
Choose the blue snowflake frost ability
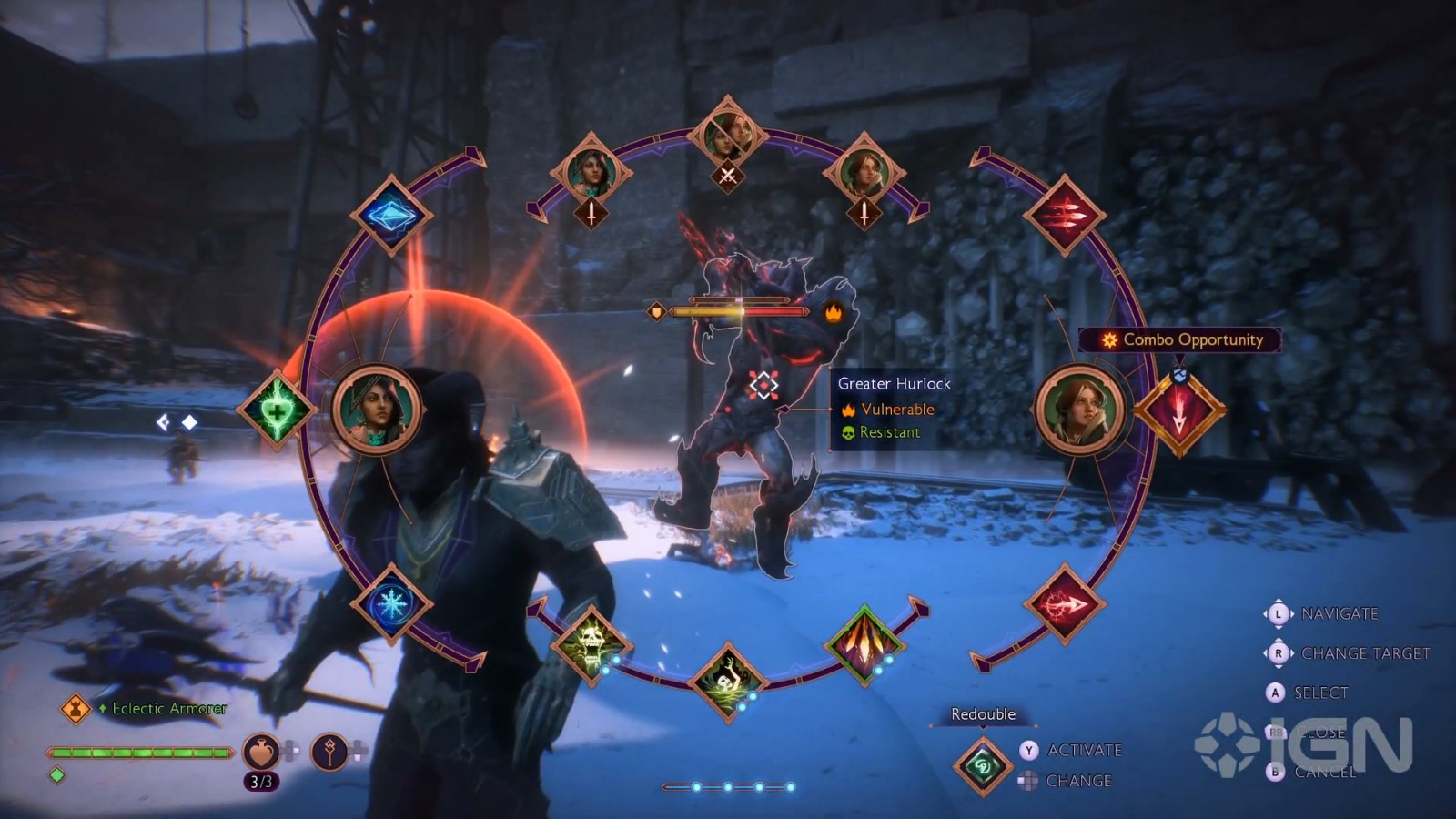pos(391,603)
